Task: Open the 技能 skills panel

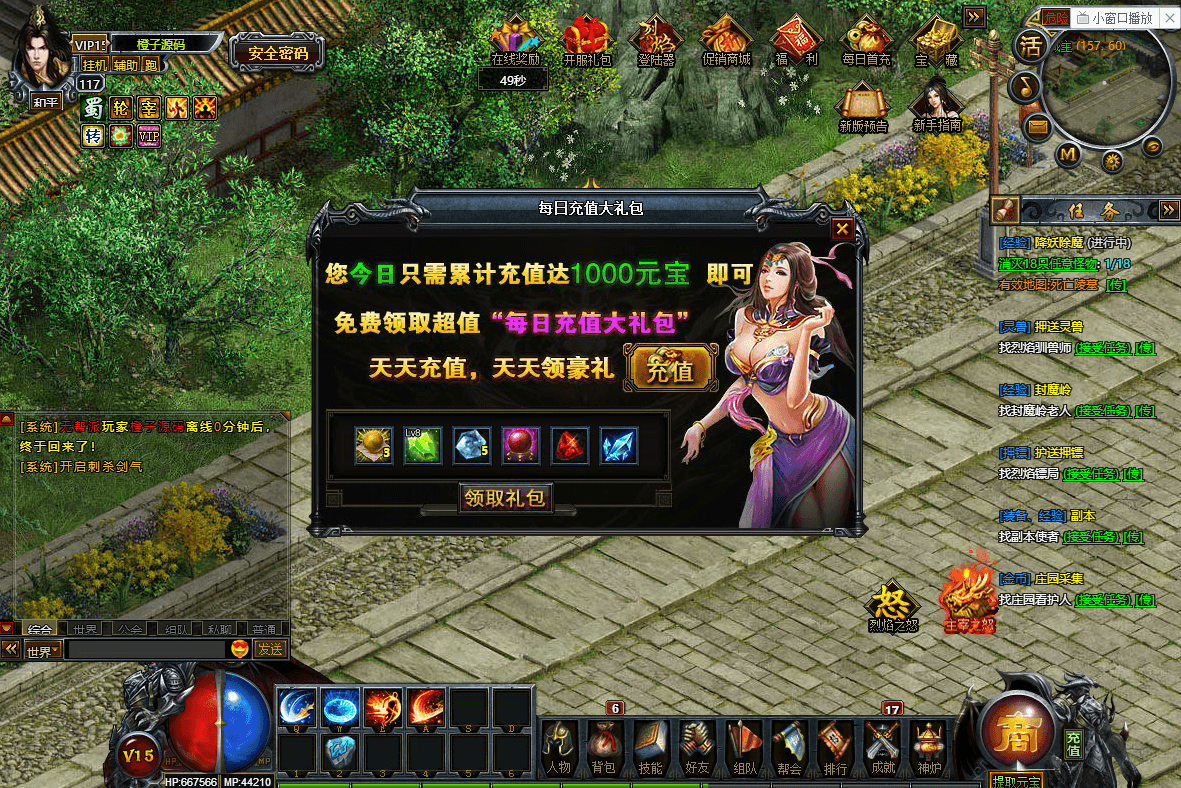Action: tap(650, 748)
